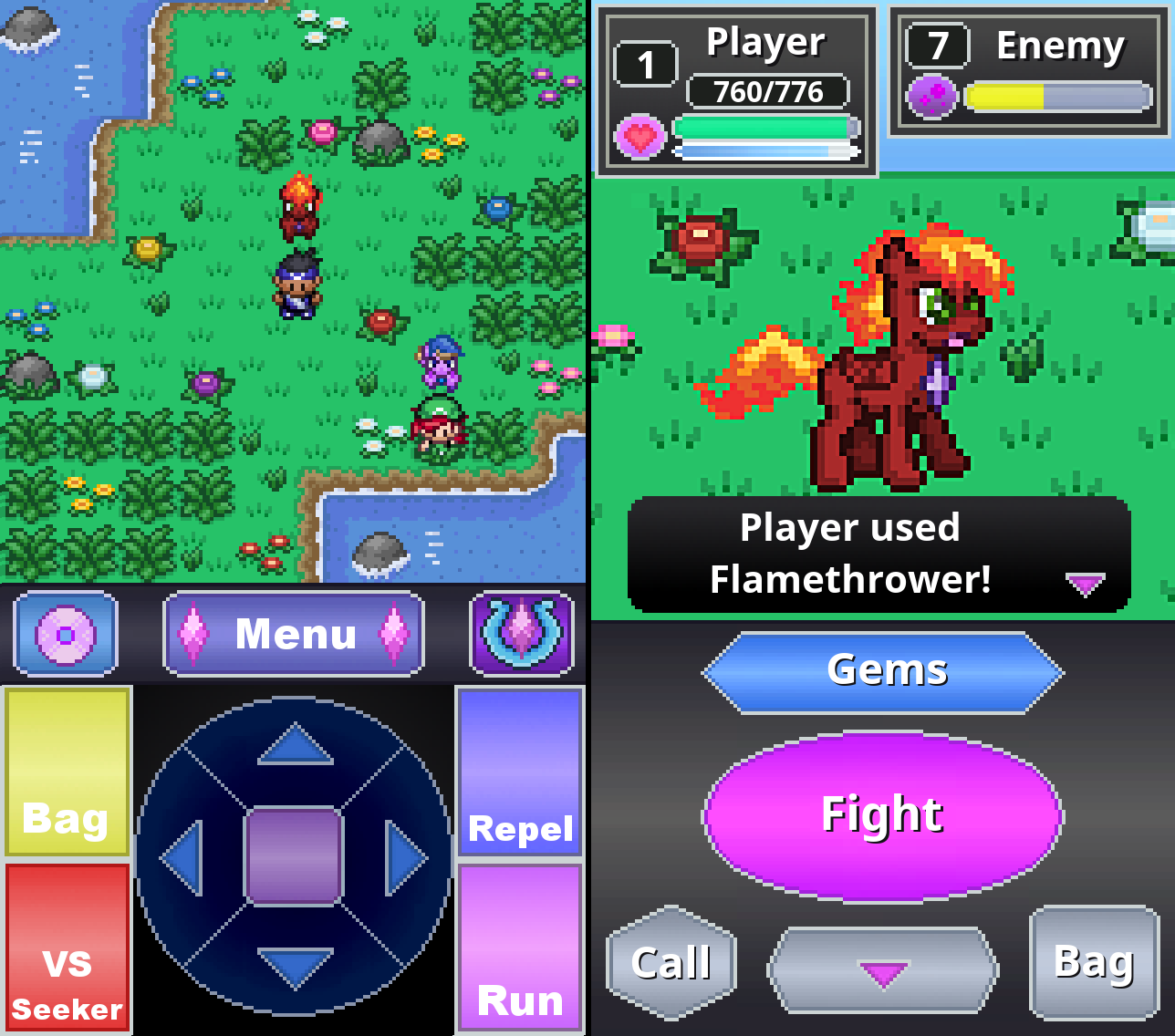1175x1036 pixels.
Task: Tap the horseshoe icon right of Menu
Action: pyautogui.click(x=520, y=633)
